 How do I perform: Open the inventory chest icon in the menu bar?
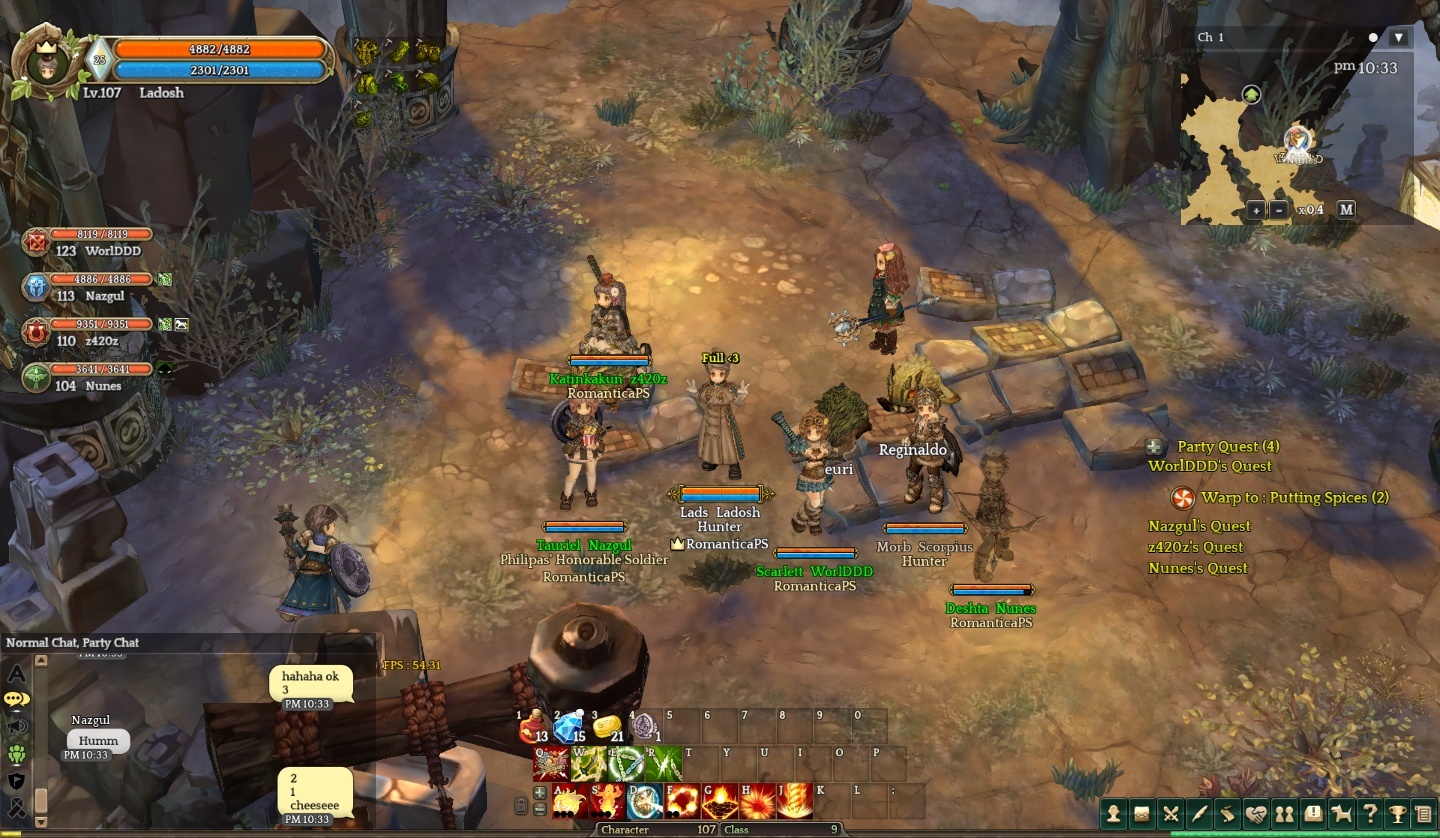tap(1141, 814)
